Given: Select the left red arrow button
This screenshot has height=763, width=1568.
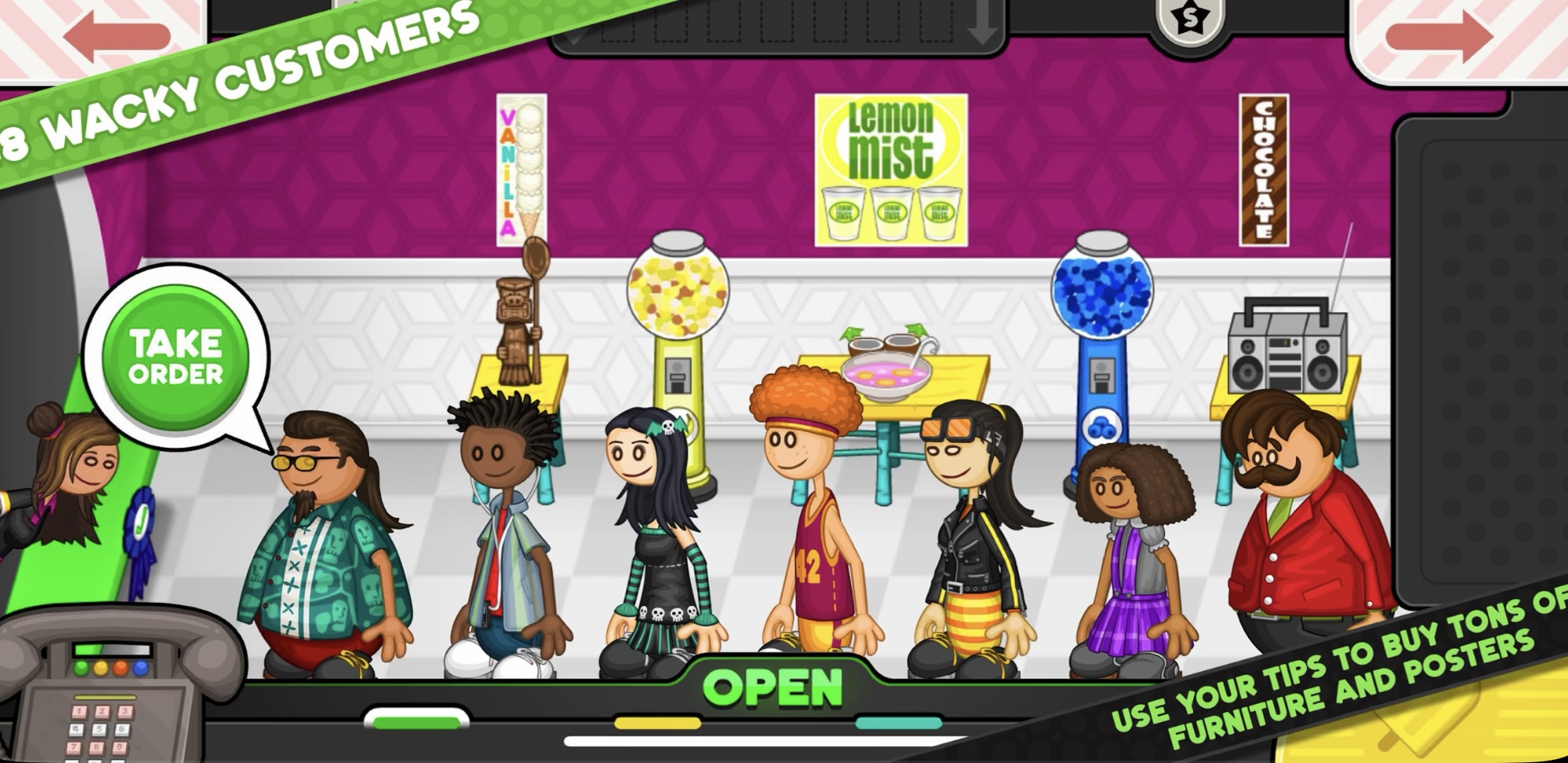Looking at the screenshot, I should pos(117,37).
